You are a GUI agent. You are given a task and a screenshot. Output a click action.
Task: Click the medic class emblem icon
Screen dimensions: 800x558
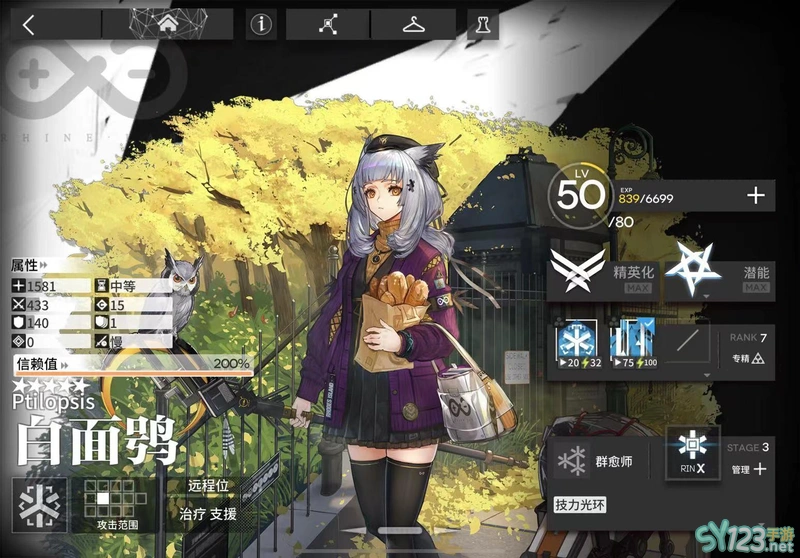pos(40,503)
